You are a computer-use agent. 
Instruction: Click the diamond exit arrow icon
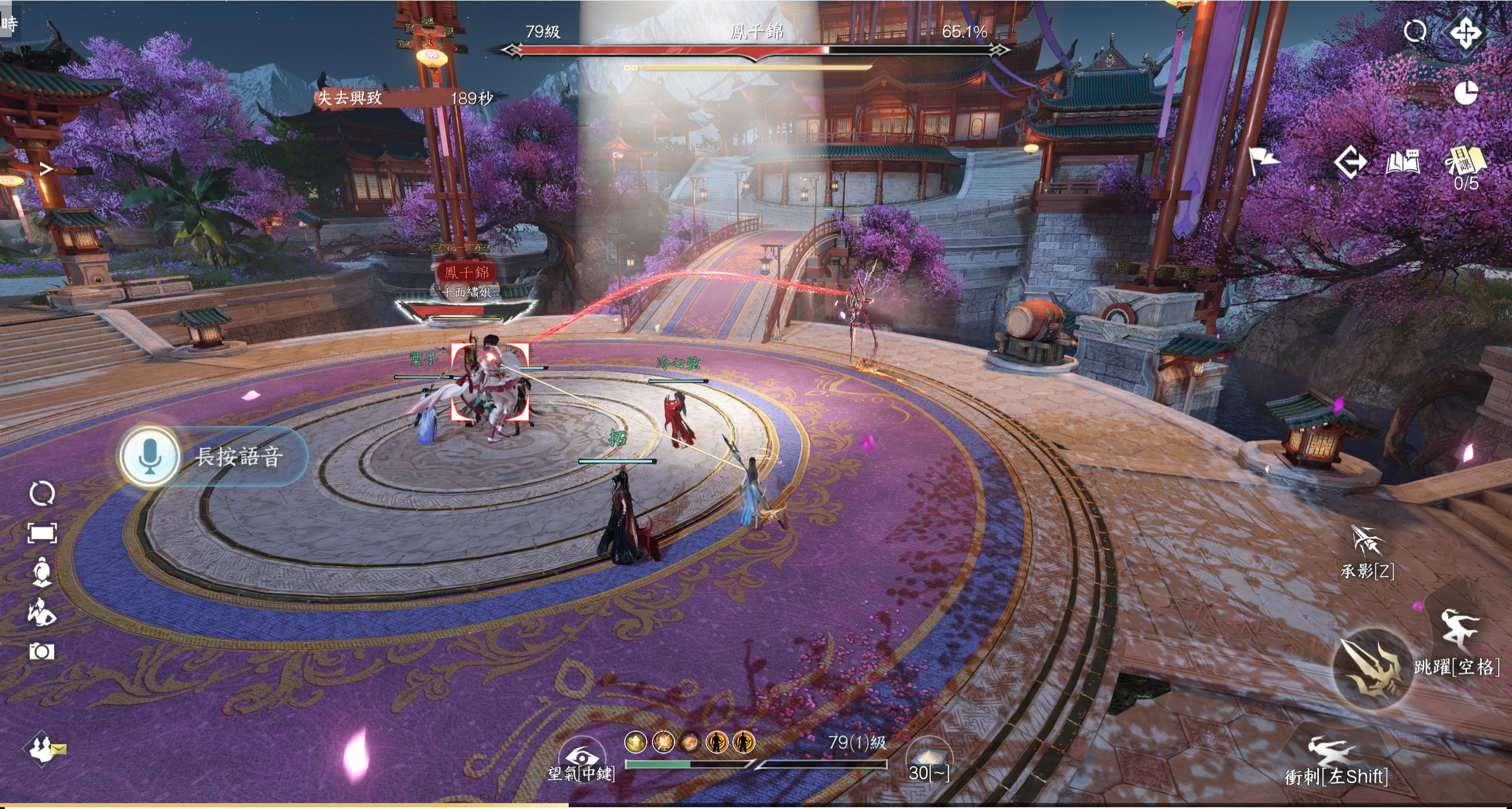(1350, 162)
